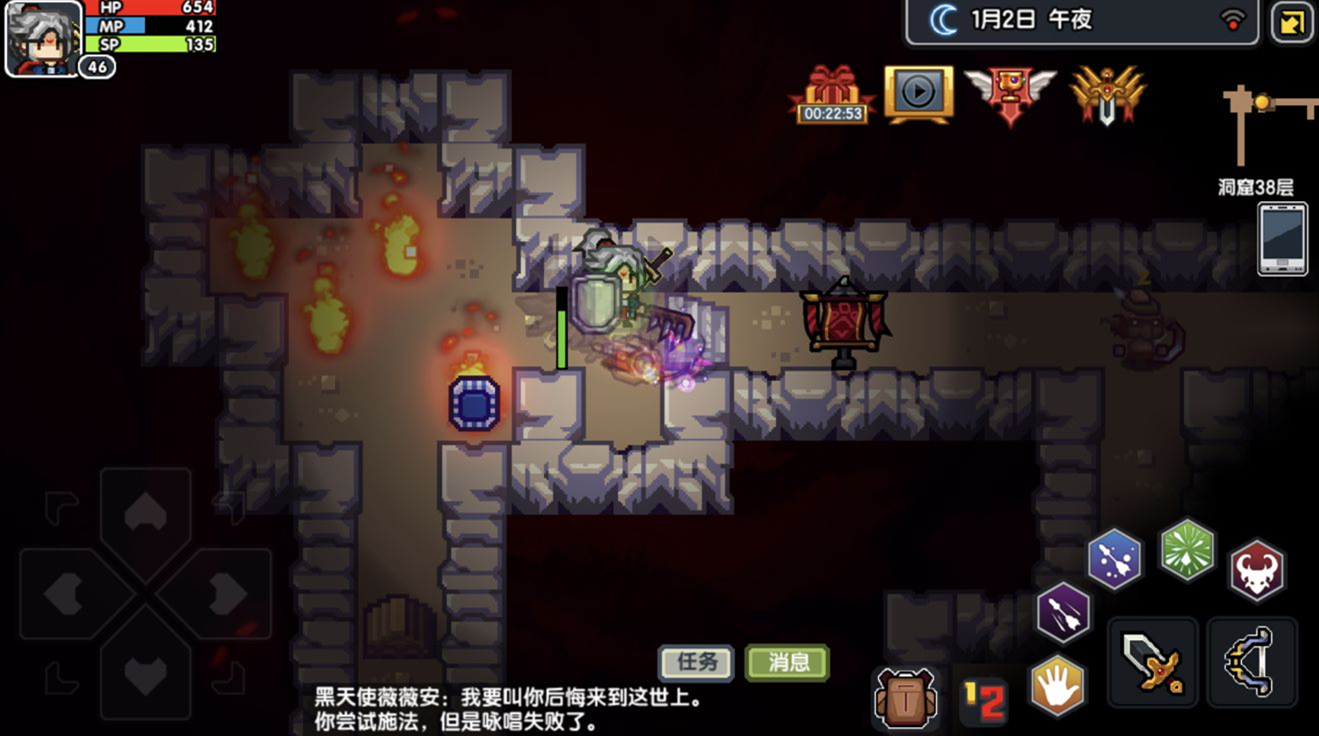Attack with the sword weapon slot
The image size is (1319, 736).
tap(1152, 661)
